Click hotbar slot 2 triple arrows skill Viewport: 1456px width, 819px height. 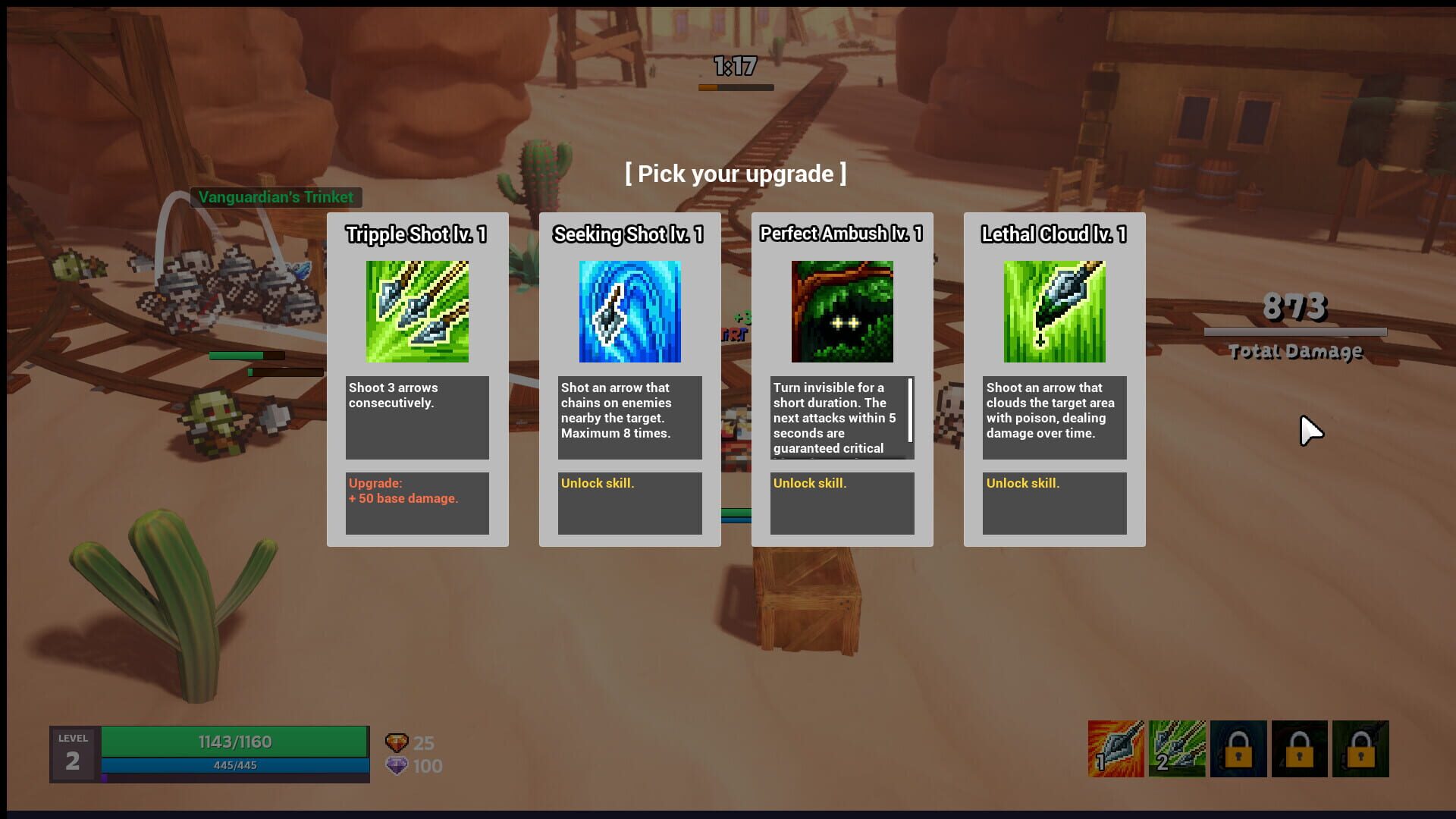click(x=1177, y=749)
